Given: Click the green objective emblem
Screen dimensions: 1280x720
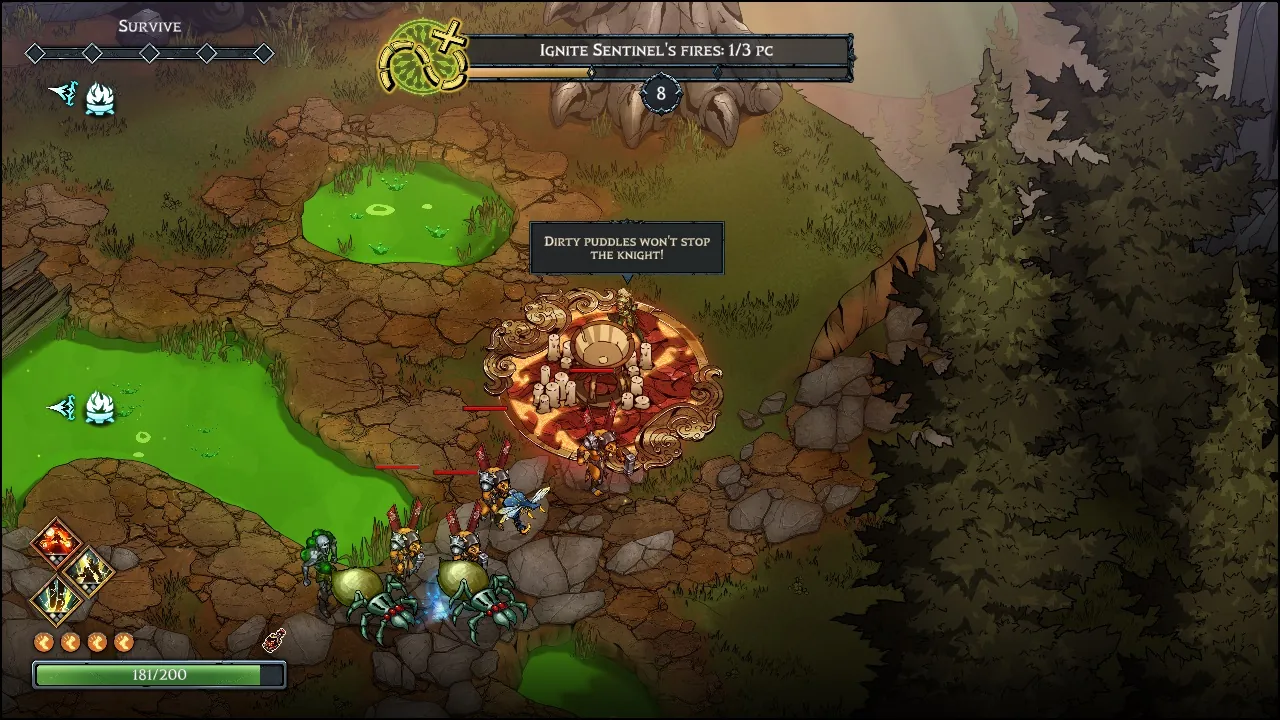Looking at the screenshot, I should pyautogui.click(x=422, y=56).
